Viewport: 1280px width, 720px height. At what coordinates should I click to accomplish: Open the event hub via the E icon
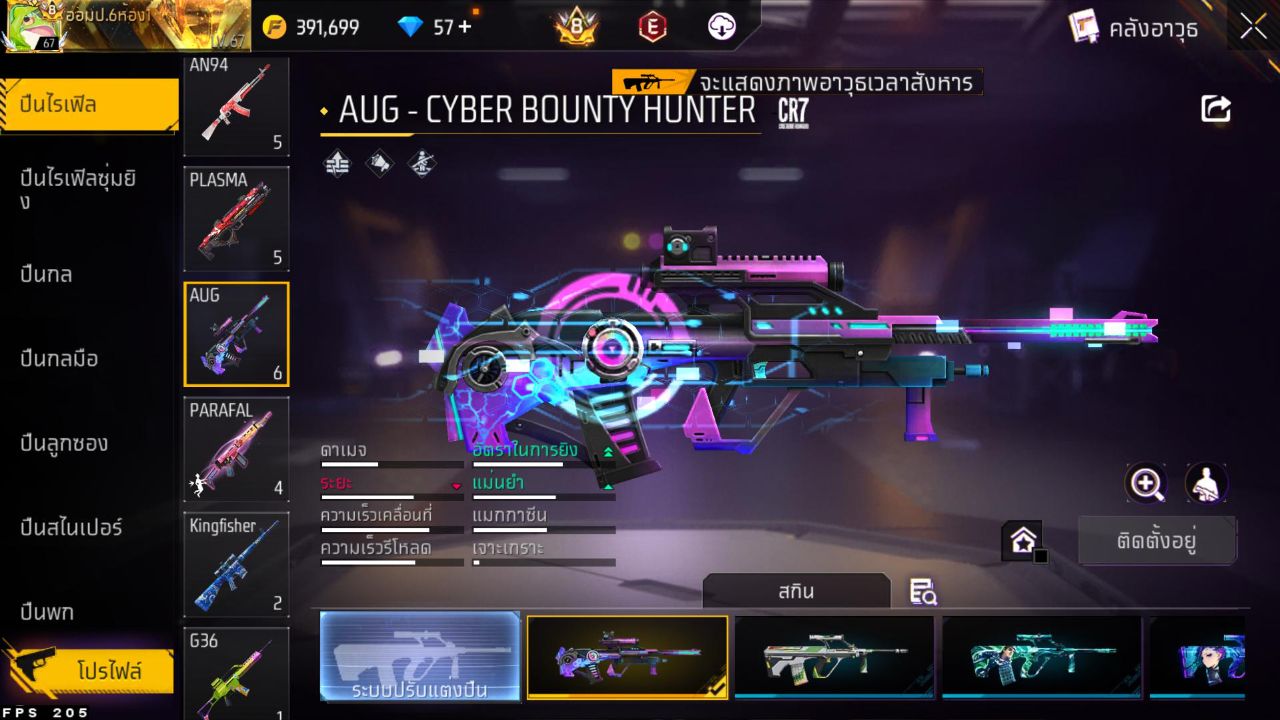[x=652, y=26]
